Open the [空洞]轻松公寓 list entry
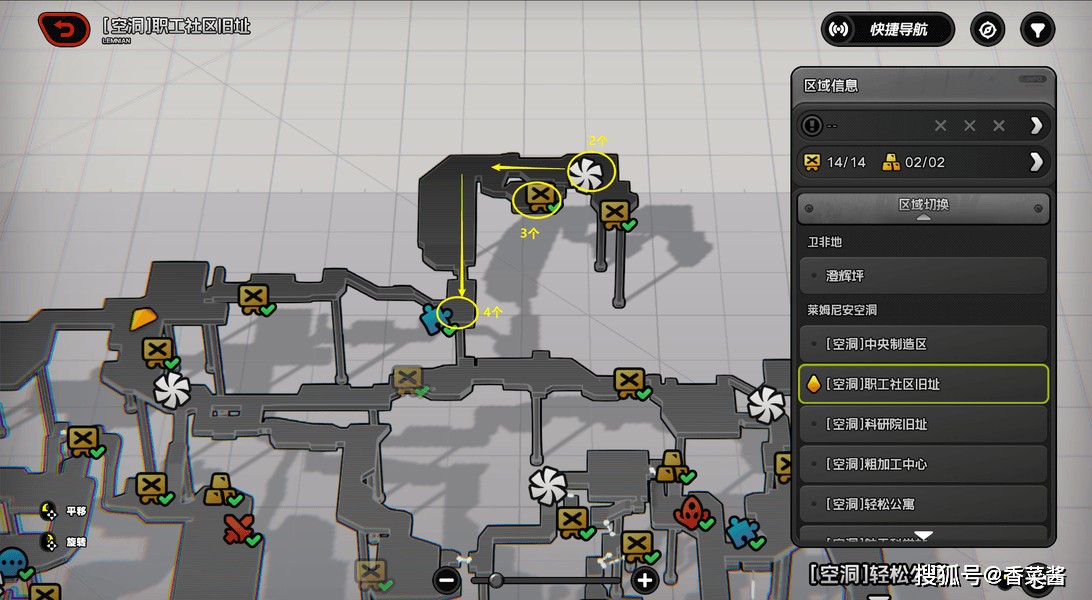 click(923, 504)
